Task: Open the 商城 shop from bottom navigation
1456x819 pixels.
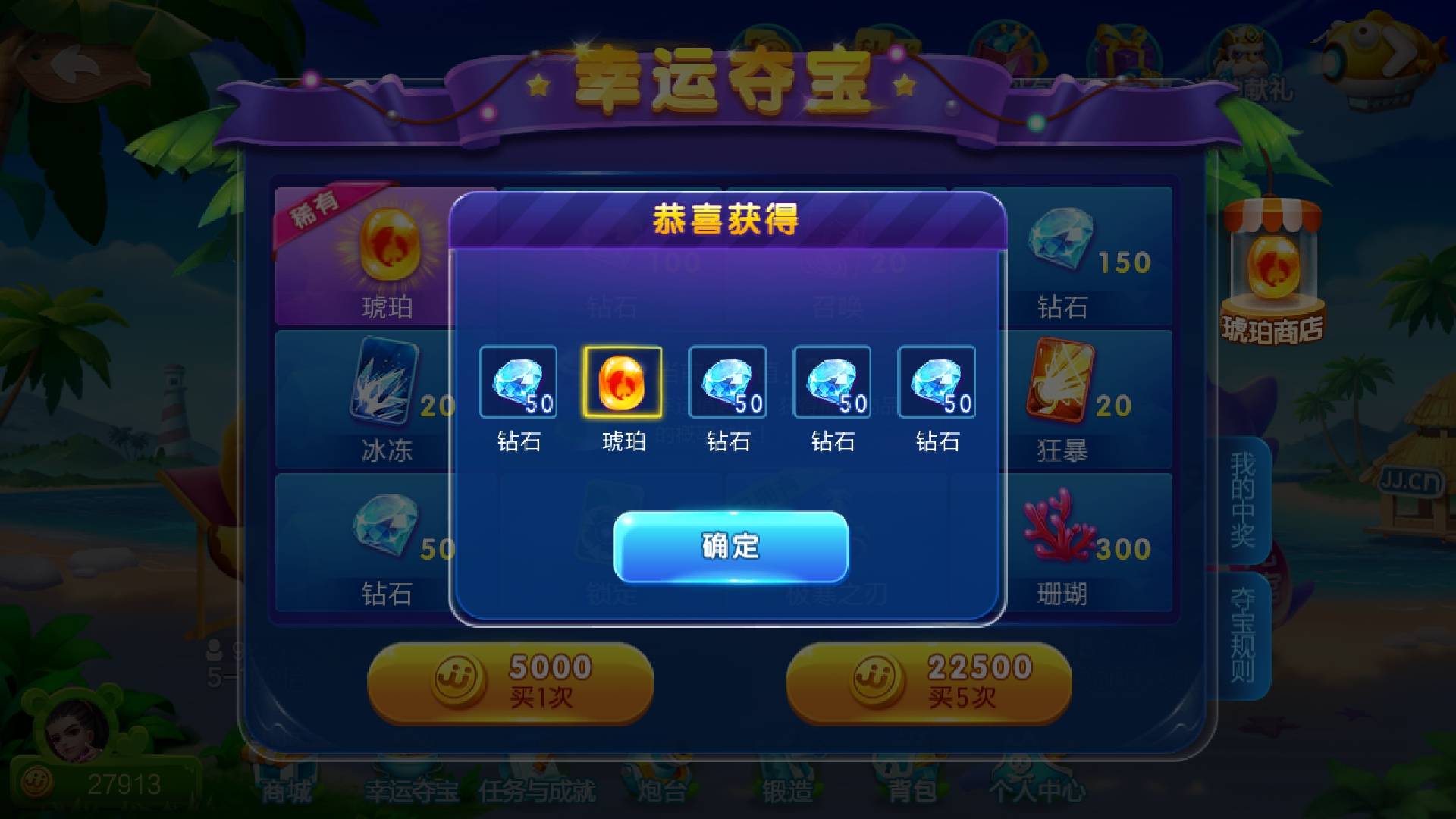Action: click(x=287, y=789)
